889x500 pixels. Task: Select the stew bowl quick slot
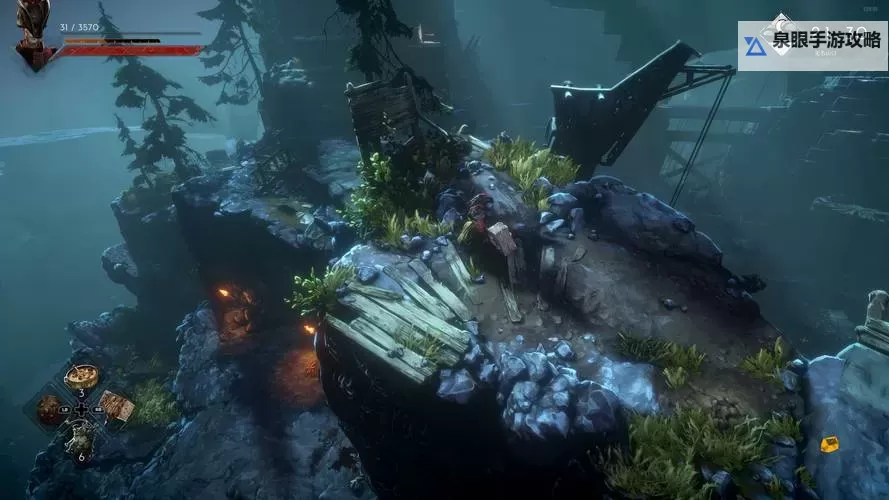pos(80,376)
